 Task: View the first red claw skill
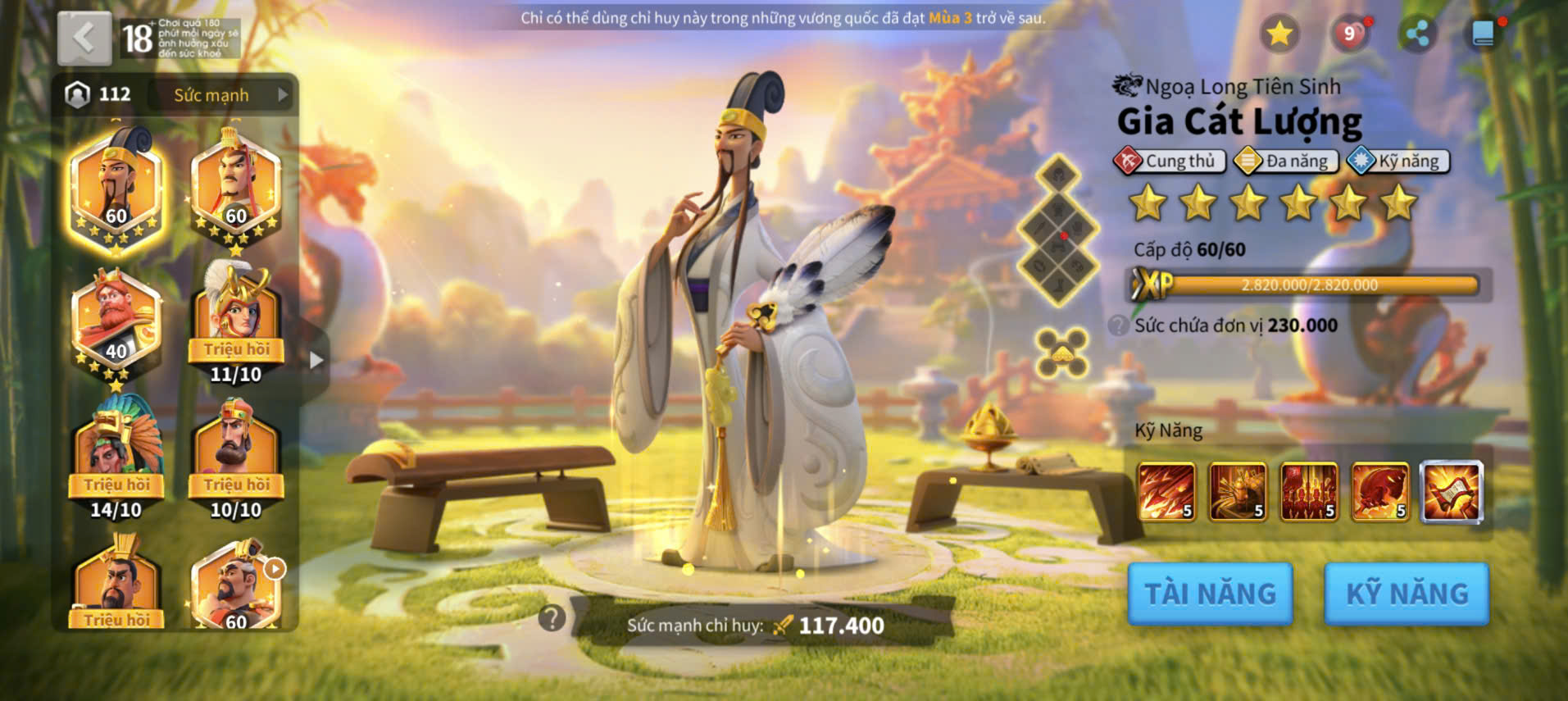click(1166, 491)
